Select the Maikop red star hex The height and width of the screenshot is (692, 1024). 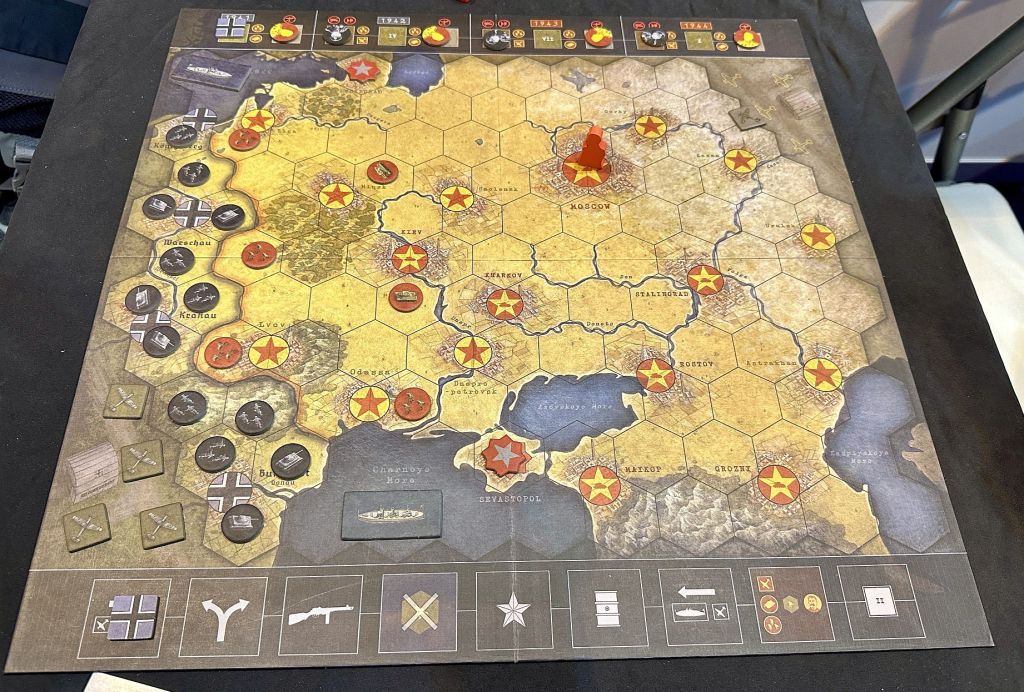click(x=599, y=485)
